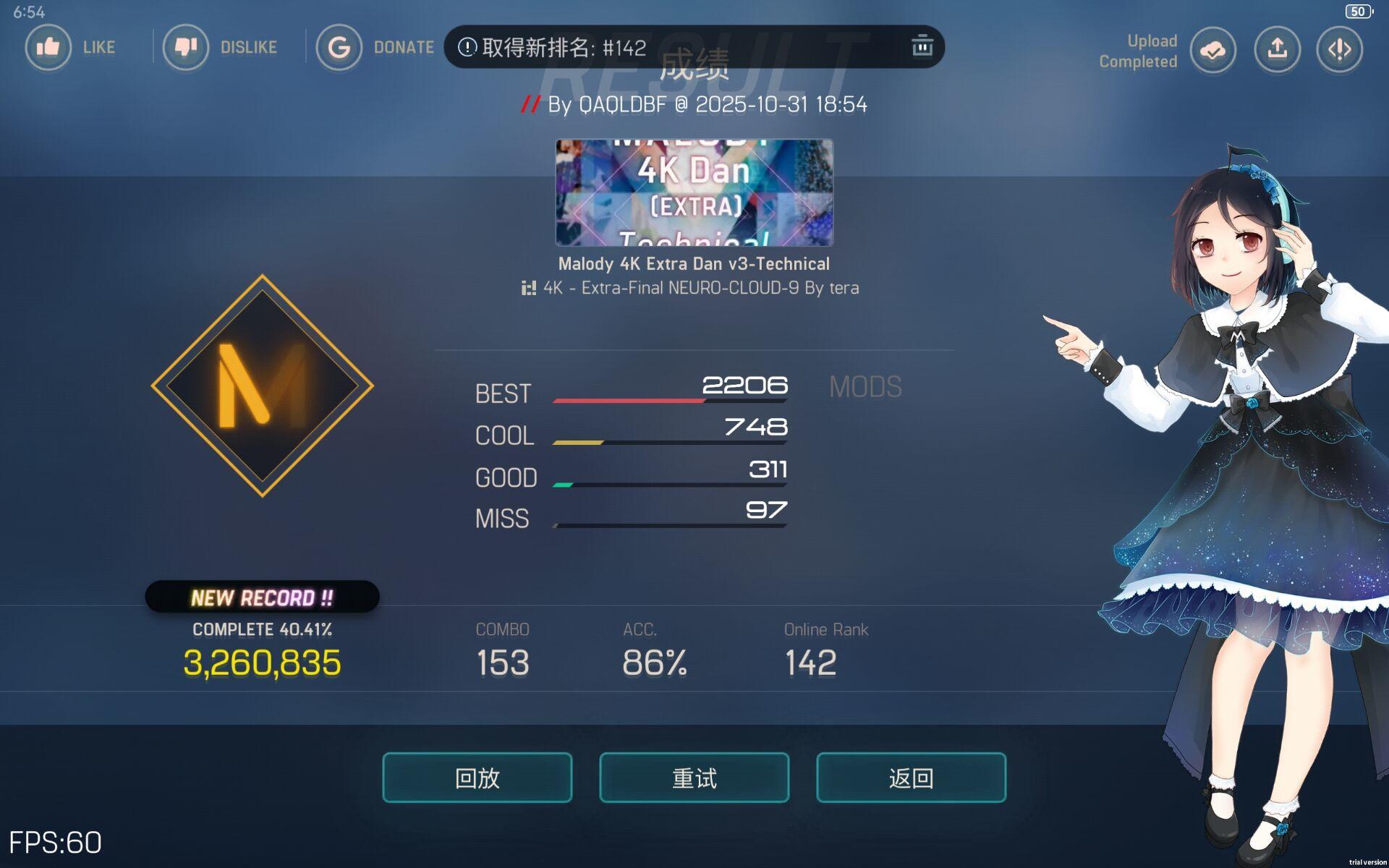Click the trash icon on the ranking notification
The width and height of the screenshot is (1389, 868).
pyautogui.click(x=921, y=46)
